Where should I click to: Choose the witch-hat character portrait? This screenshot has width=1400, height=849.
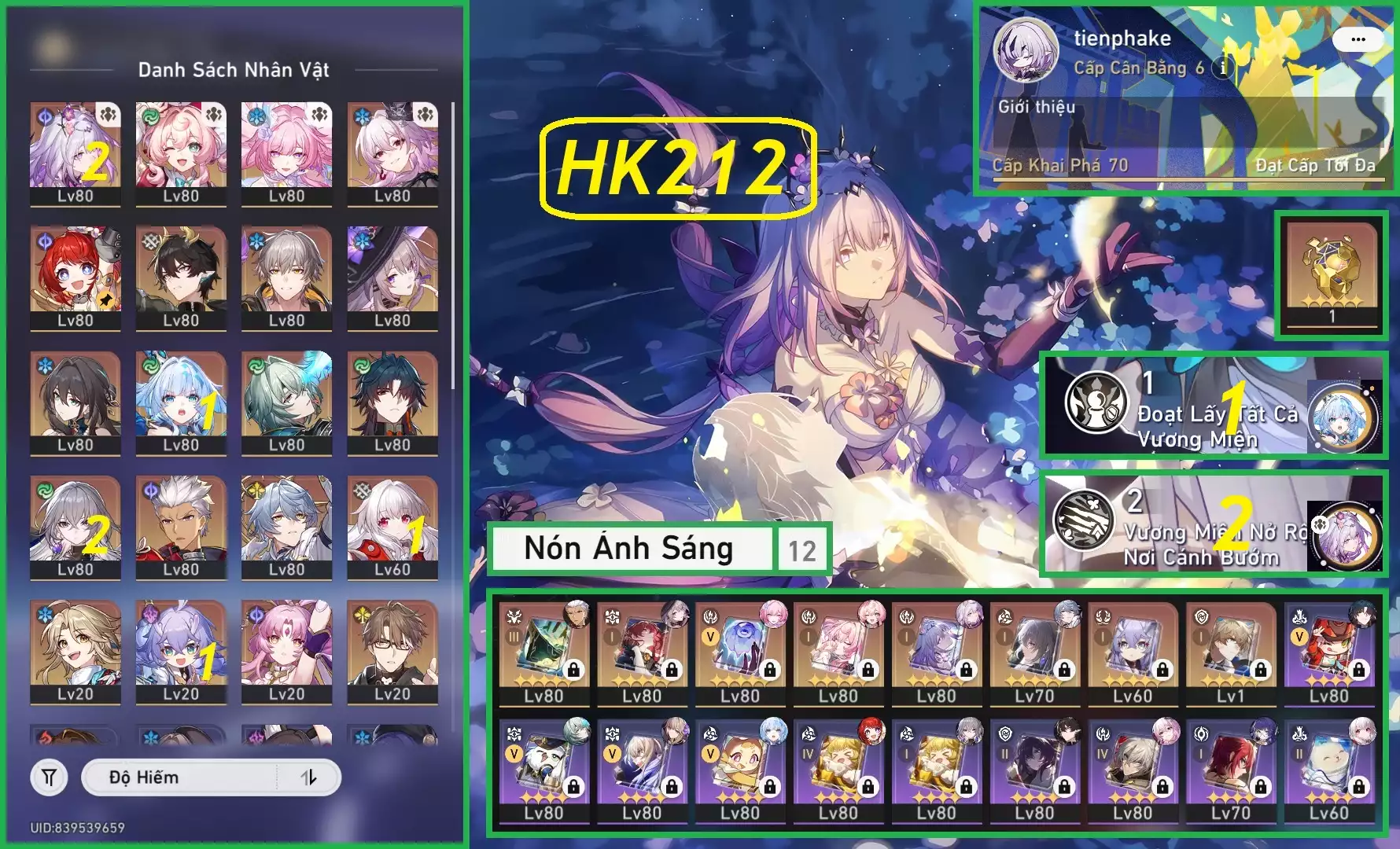[392, 277]
